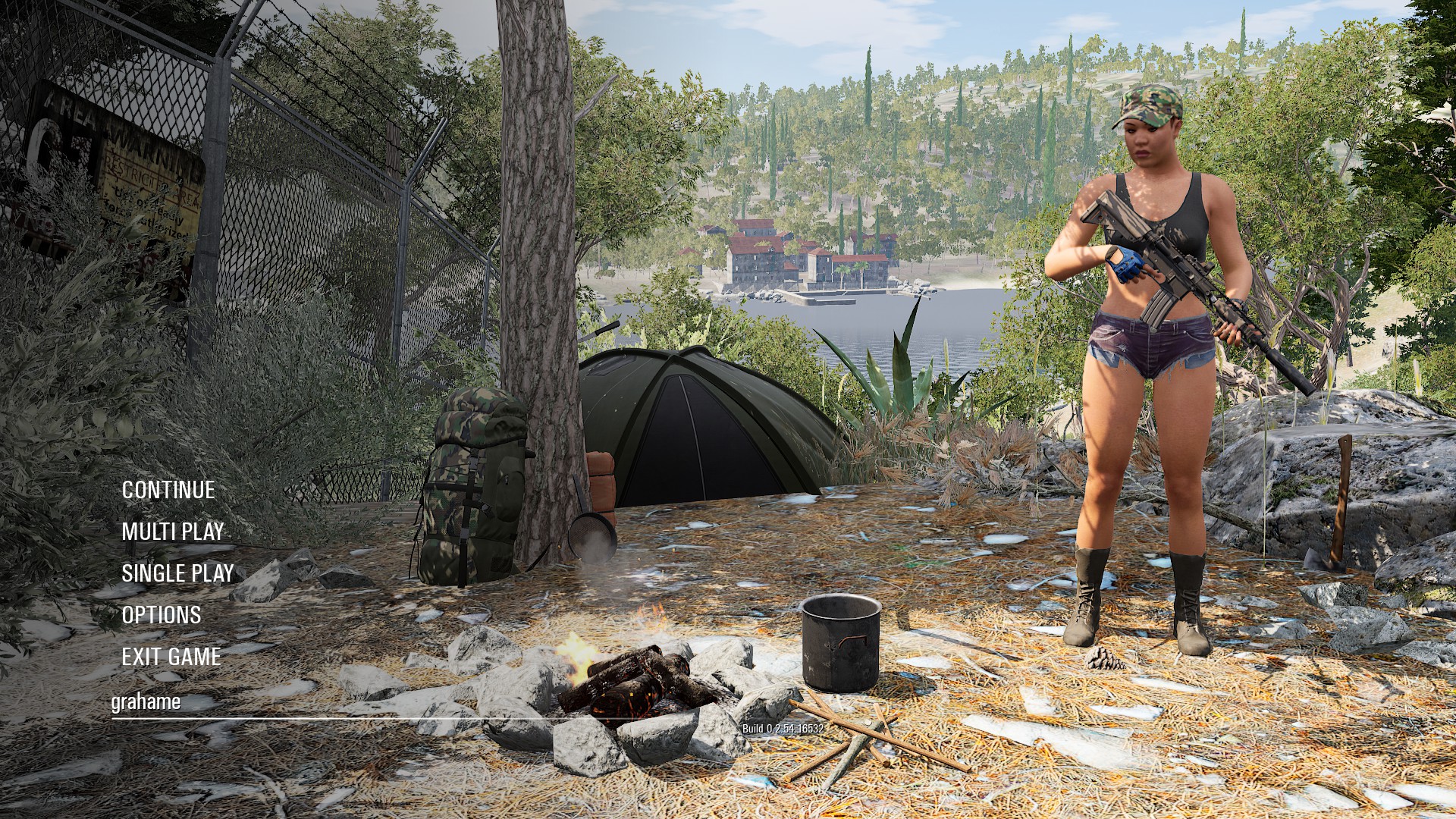Click the player name field 'grahame'
1456x819 pixels.
tap(146, 702)
